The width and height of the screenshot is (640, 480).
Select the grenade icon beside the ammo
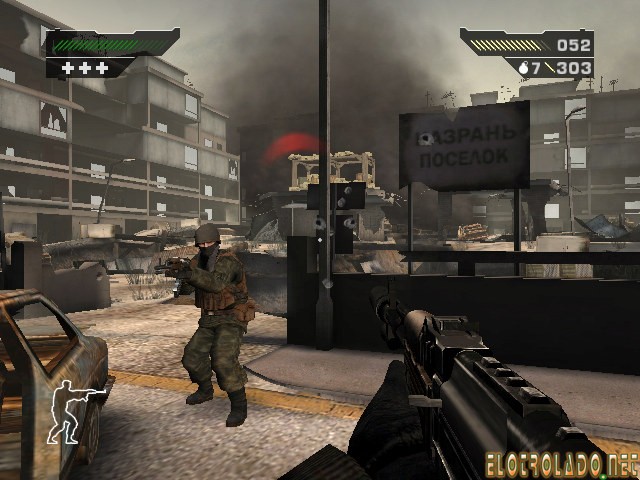pos(523,68)
